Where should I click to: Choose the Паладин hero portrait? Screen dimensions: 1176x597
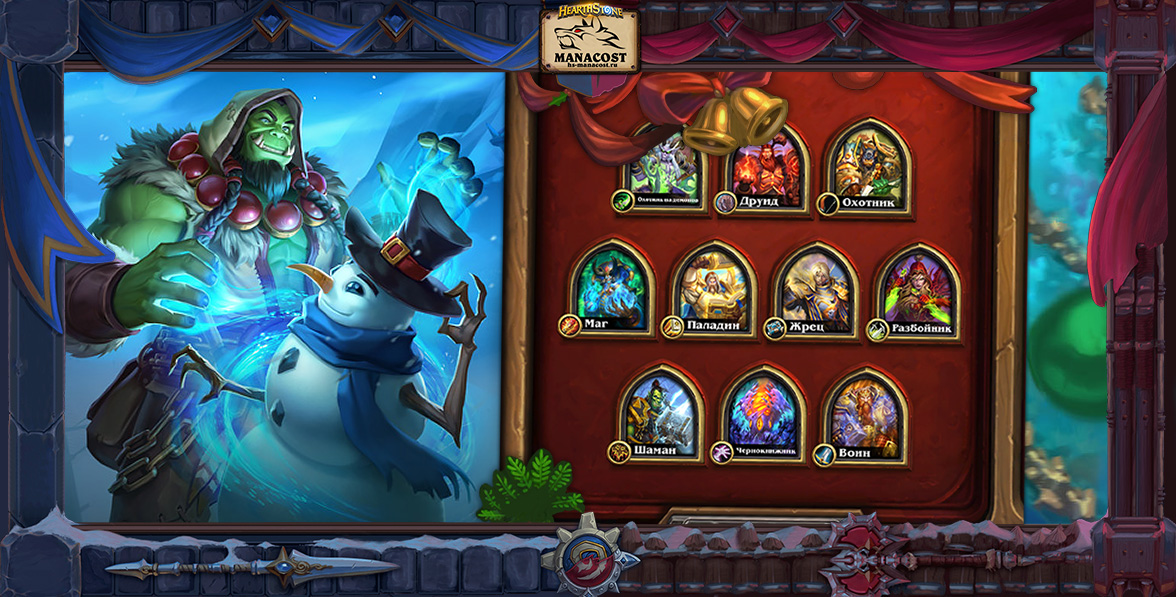(x=714, y=287)
